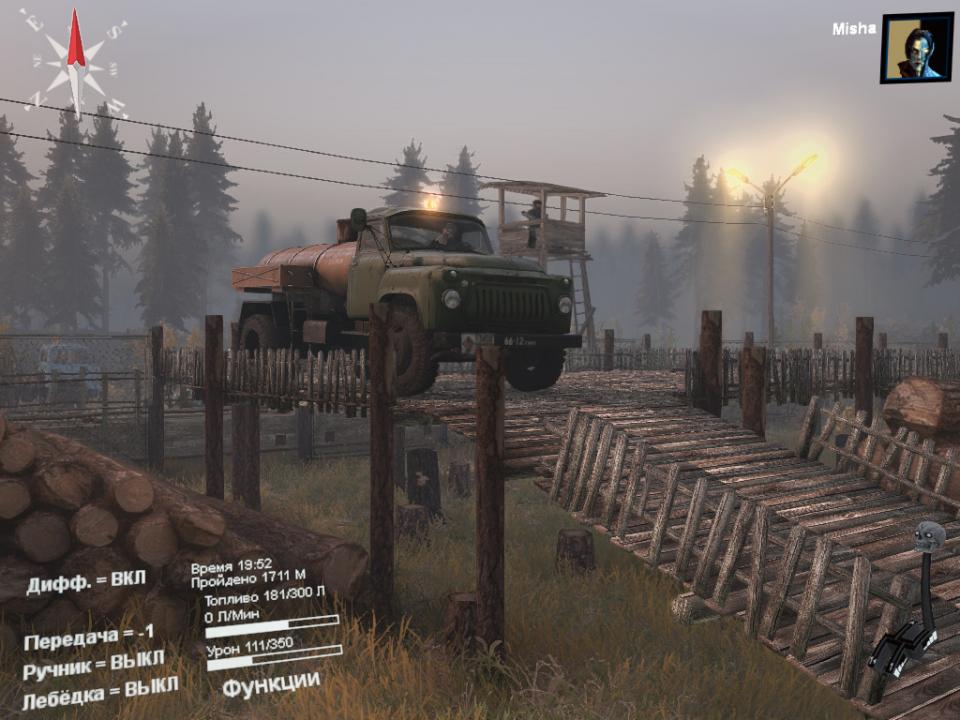Click the compass star icon
Screen dimensions: 960x720
[x=76, y=62]
